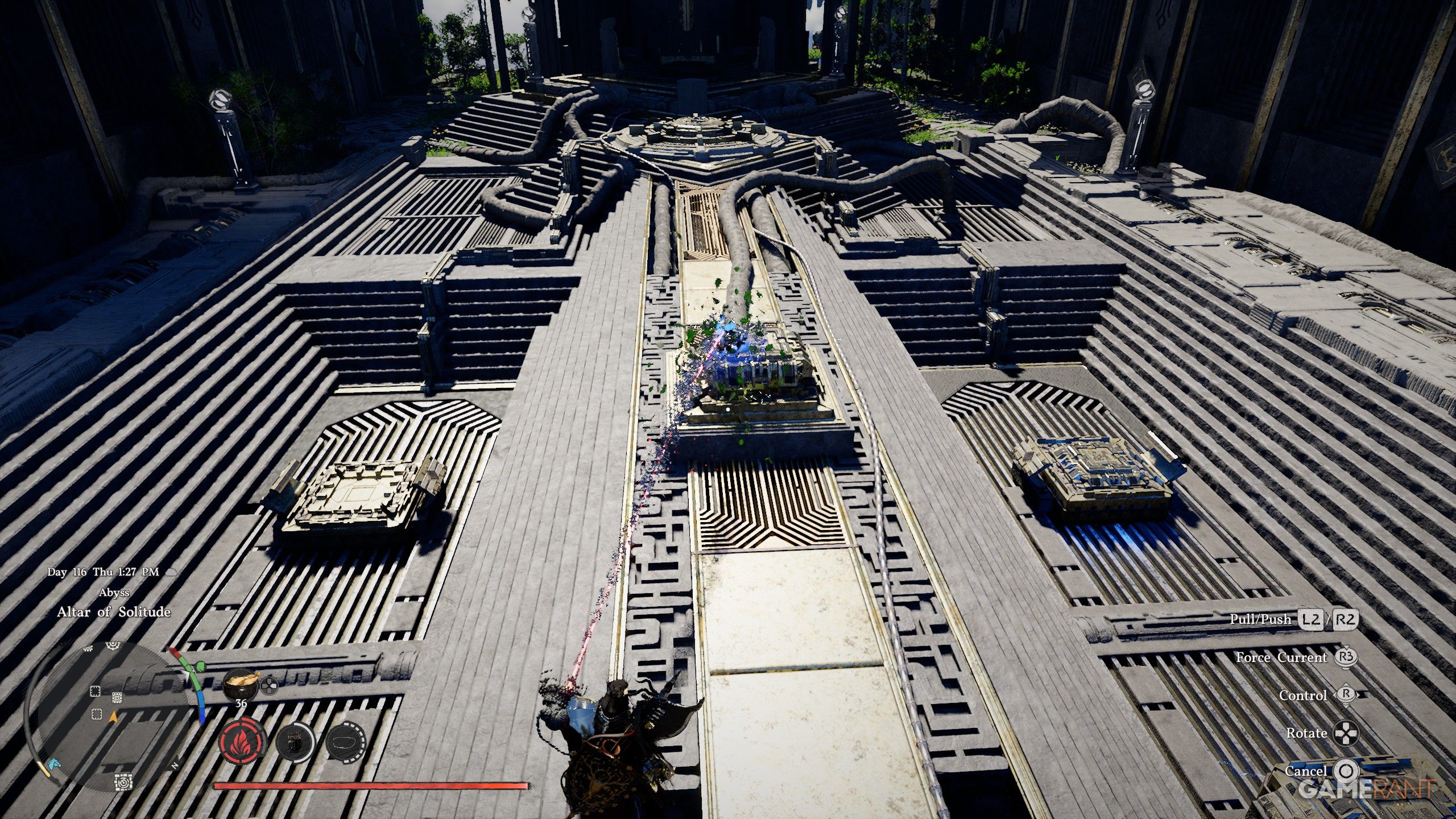
Task: Click the orange player arrow on minimap
Action: pyautogui.click(x=113, y=717)
